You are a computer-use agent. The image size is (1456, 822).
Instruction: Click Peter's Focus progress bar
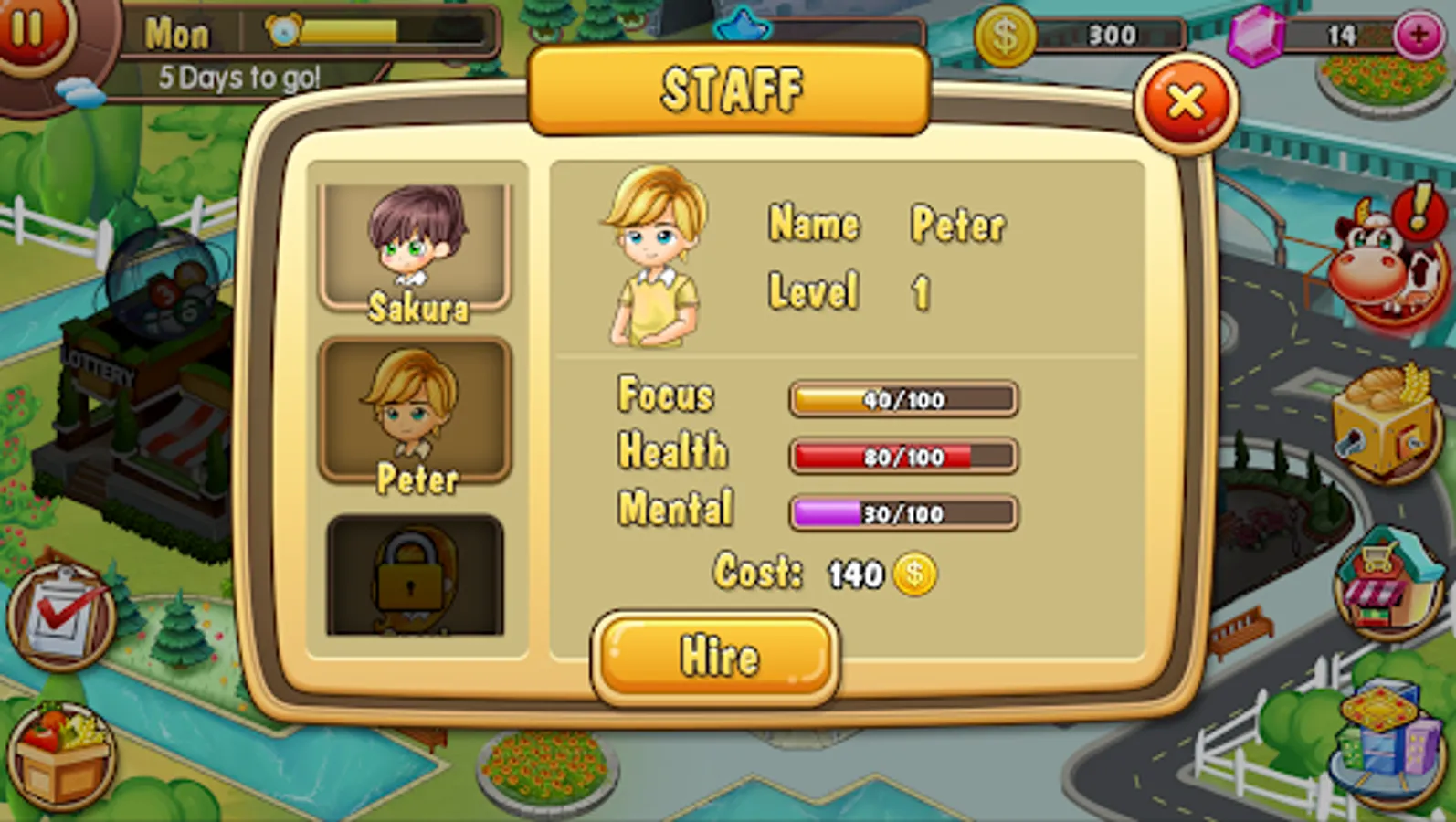point(902,399)
